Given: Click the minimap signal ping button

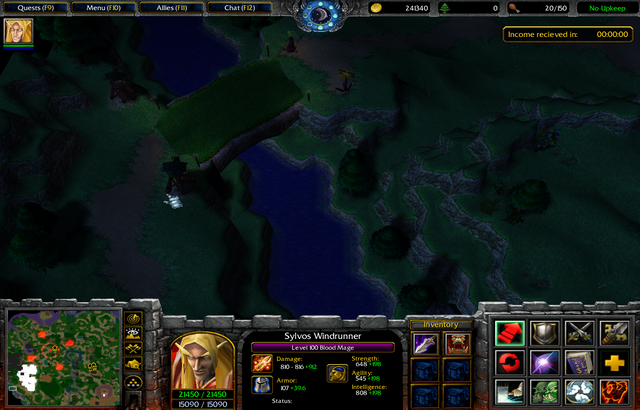Looking at the screenshot, I should pos(132,320).
